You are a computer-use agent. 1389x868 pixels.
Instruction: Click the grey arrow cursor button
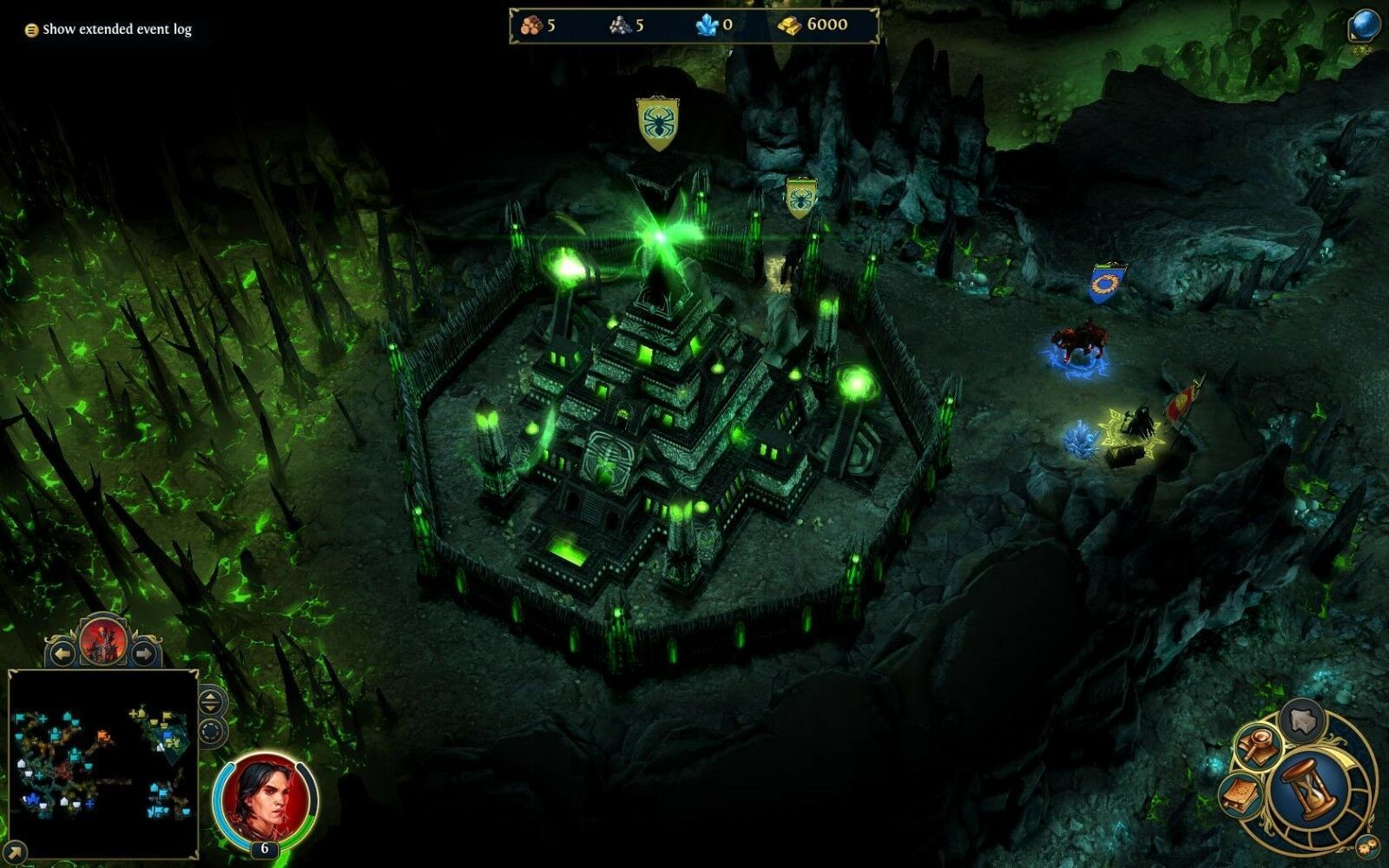pyautogui.click(x=1301, y=720)
